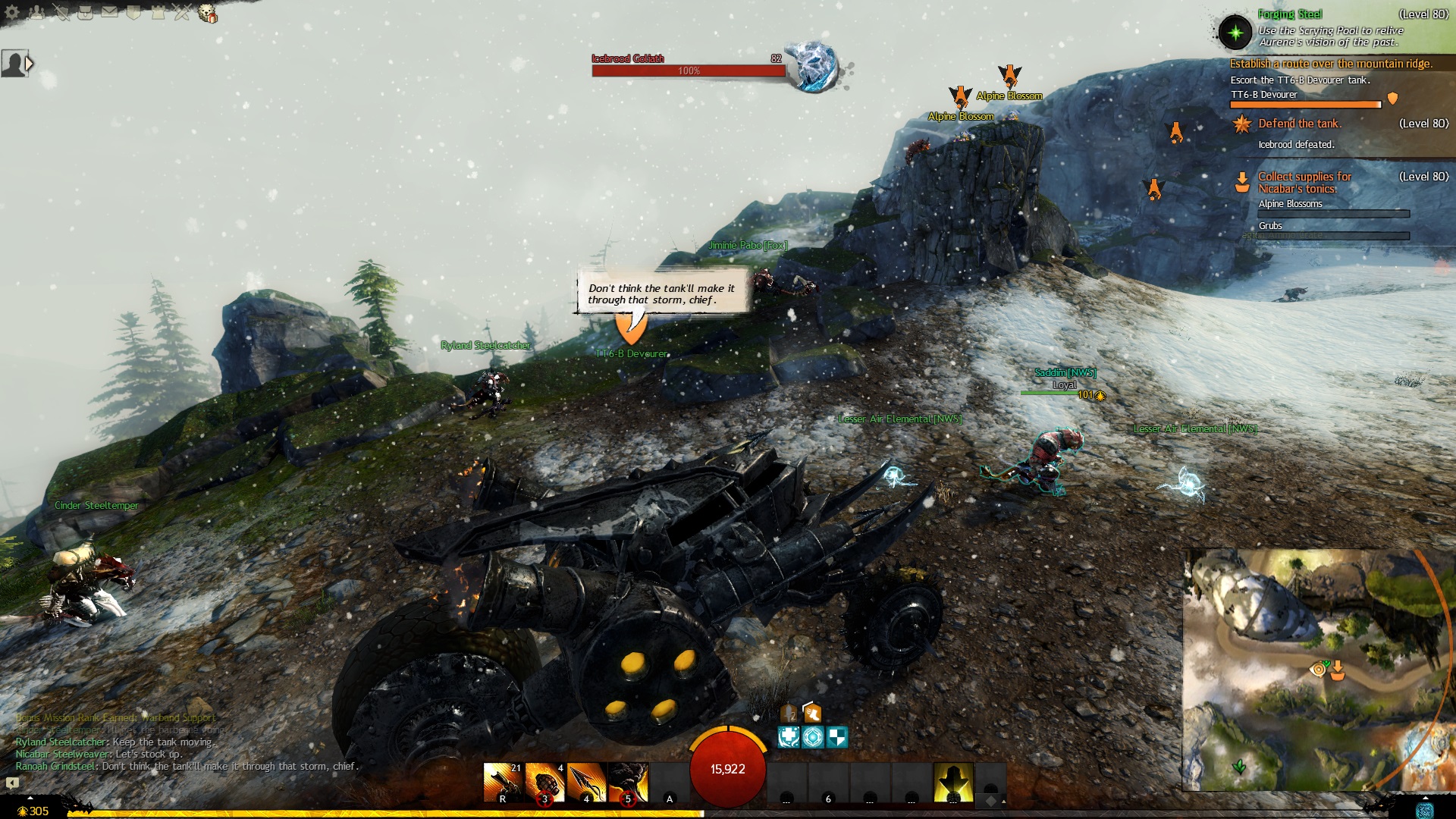The image size is (1456, 819).
Task: Open the contacts and friends panel
Action: [36, 13]
